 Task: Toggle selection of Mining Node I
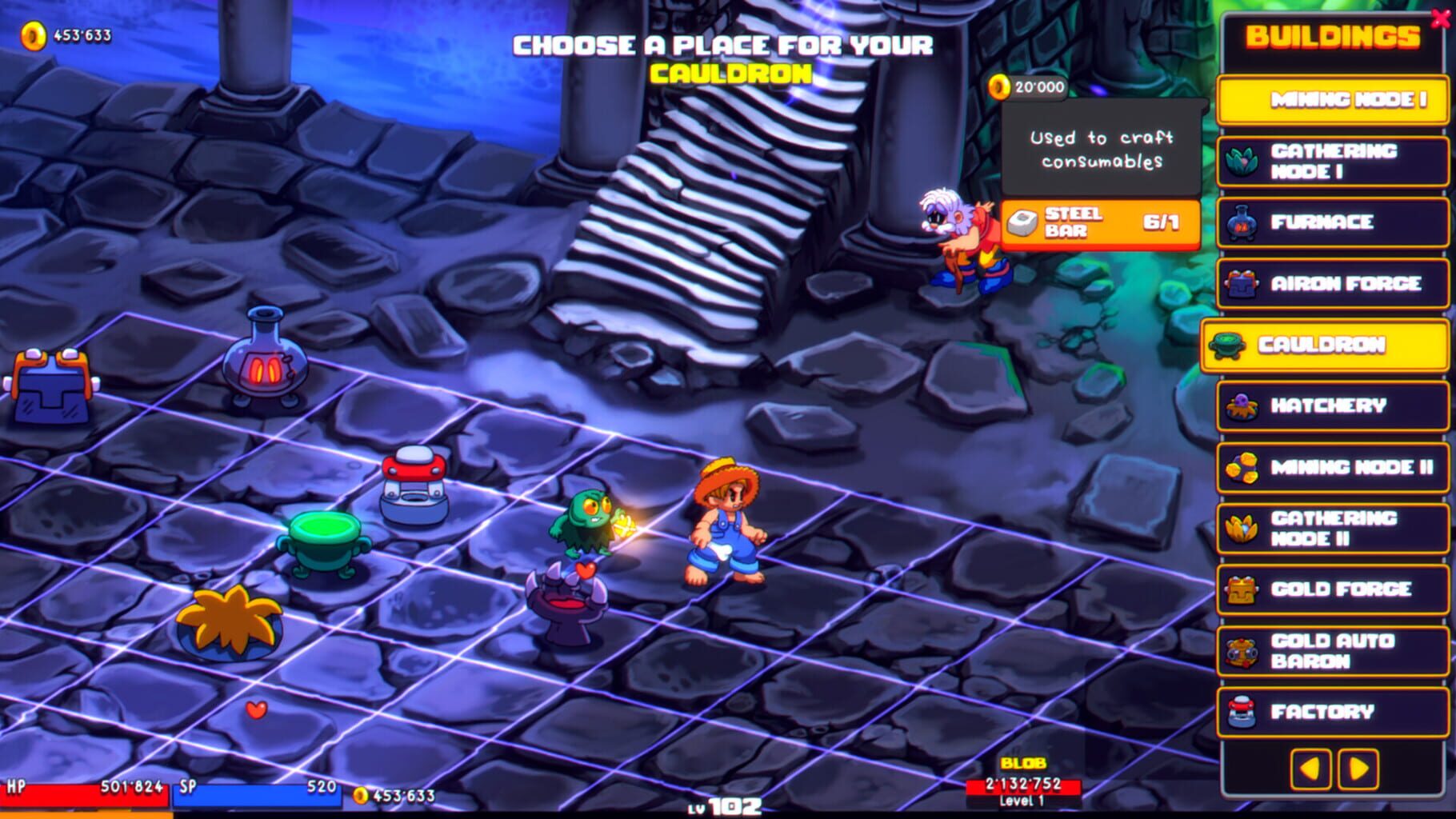[1330, 99]
